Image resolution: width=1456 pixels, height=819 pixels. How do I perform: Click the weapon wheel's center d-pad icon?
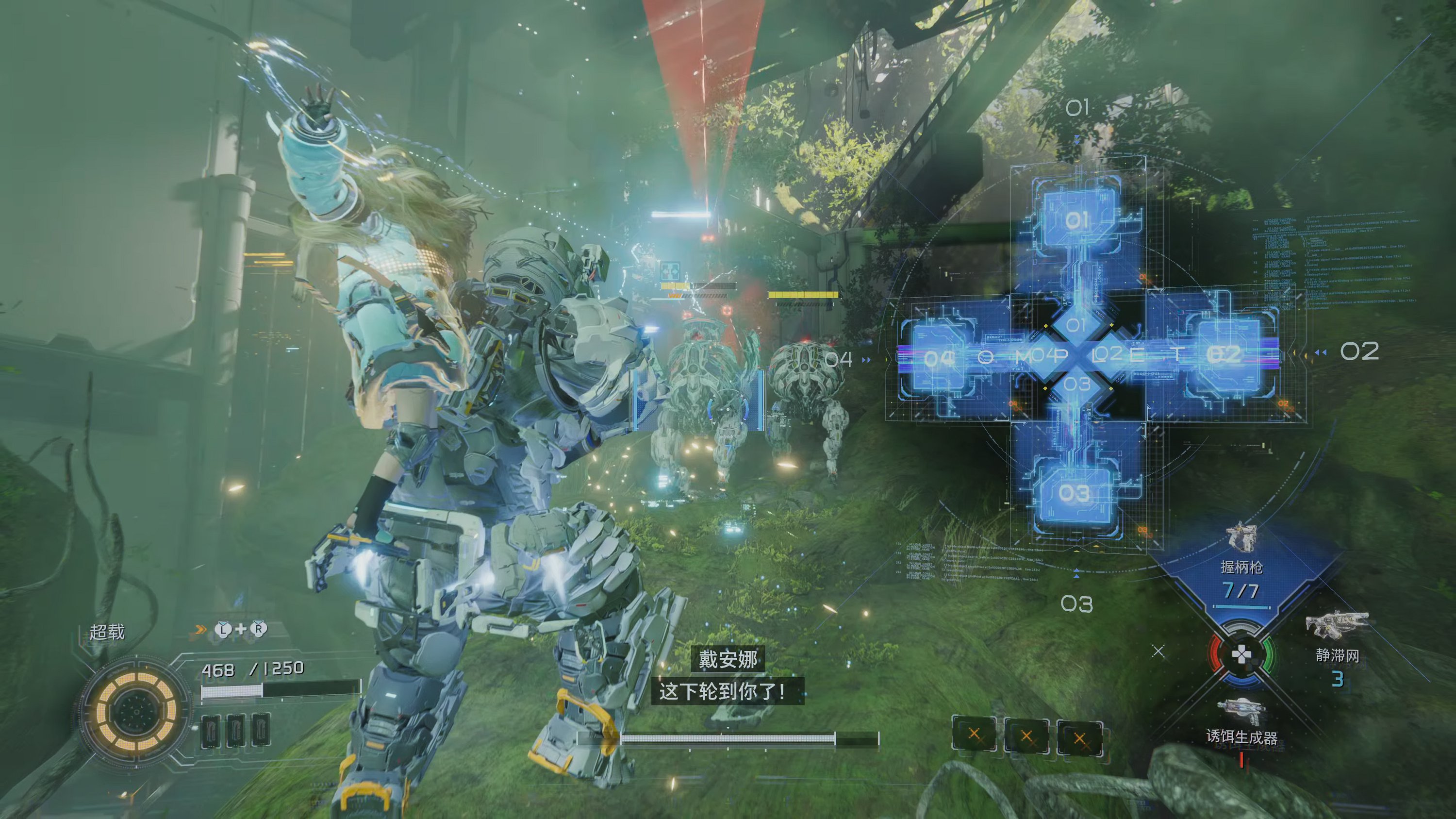point(1241,654)
